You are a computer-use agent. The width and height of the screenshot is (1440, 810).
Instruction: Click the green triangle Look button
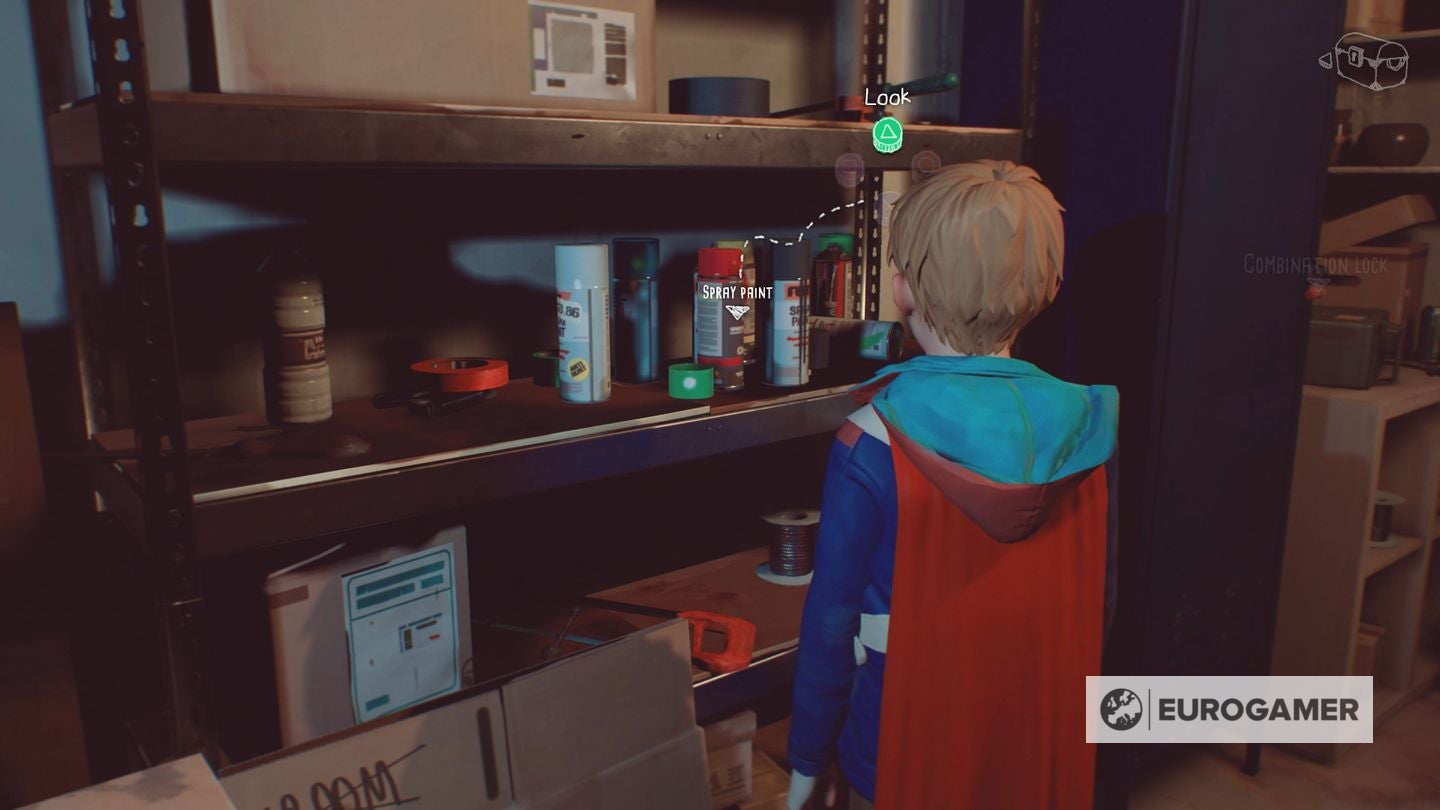[888, 133]
